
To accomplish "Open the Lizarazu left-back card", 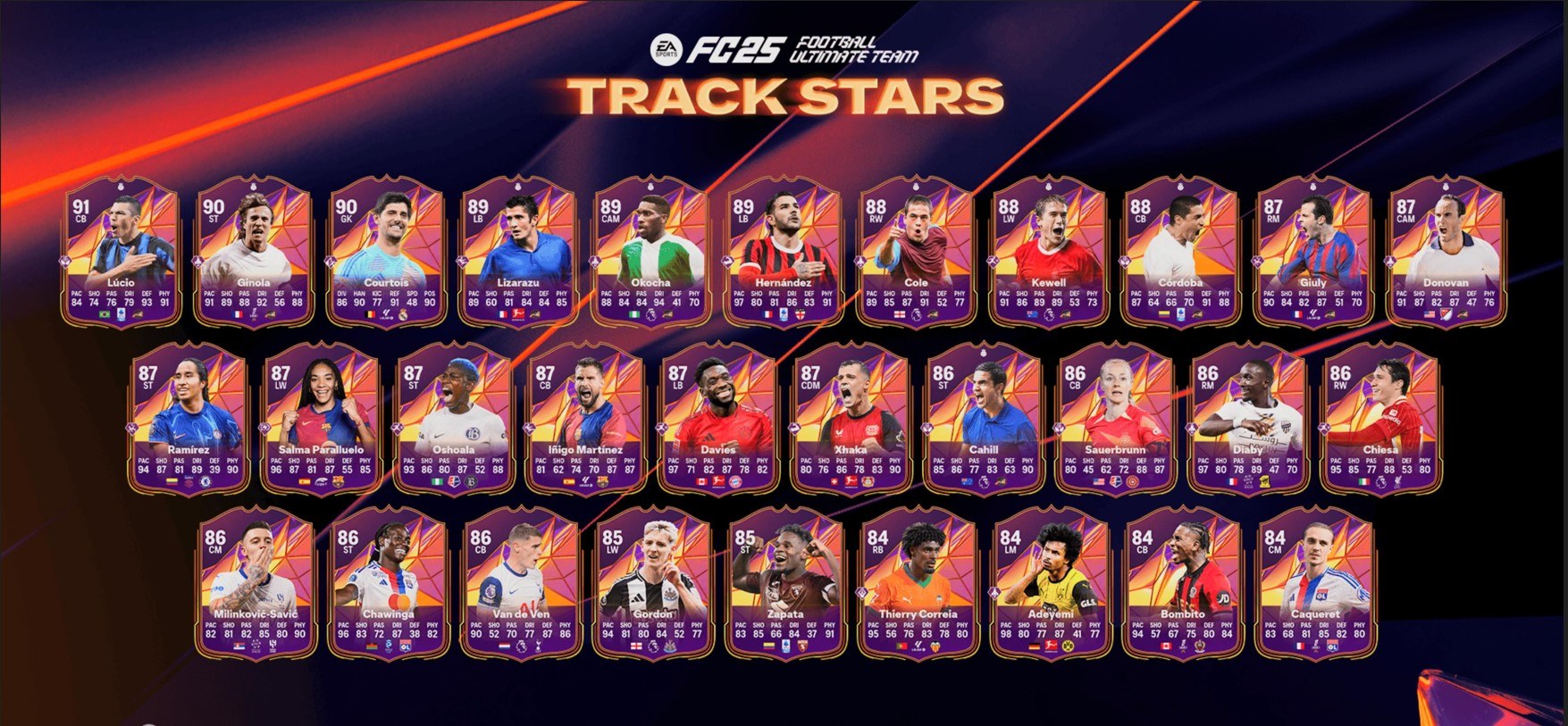I will tap(518, 252).
